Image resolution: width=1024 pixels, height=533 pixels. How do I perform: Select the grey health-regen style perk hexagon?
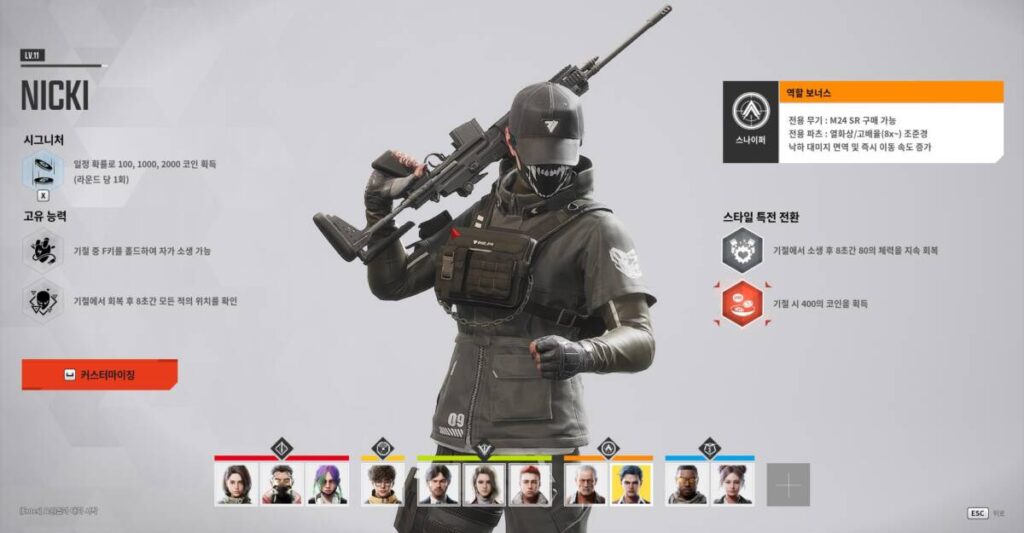pos(743,250)
